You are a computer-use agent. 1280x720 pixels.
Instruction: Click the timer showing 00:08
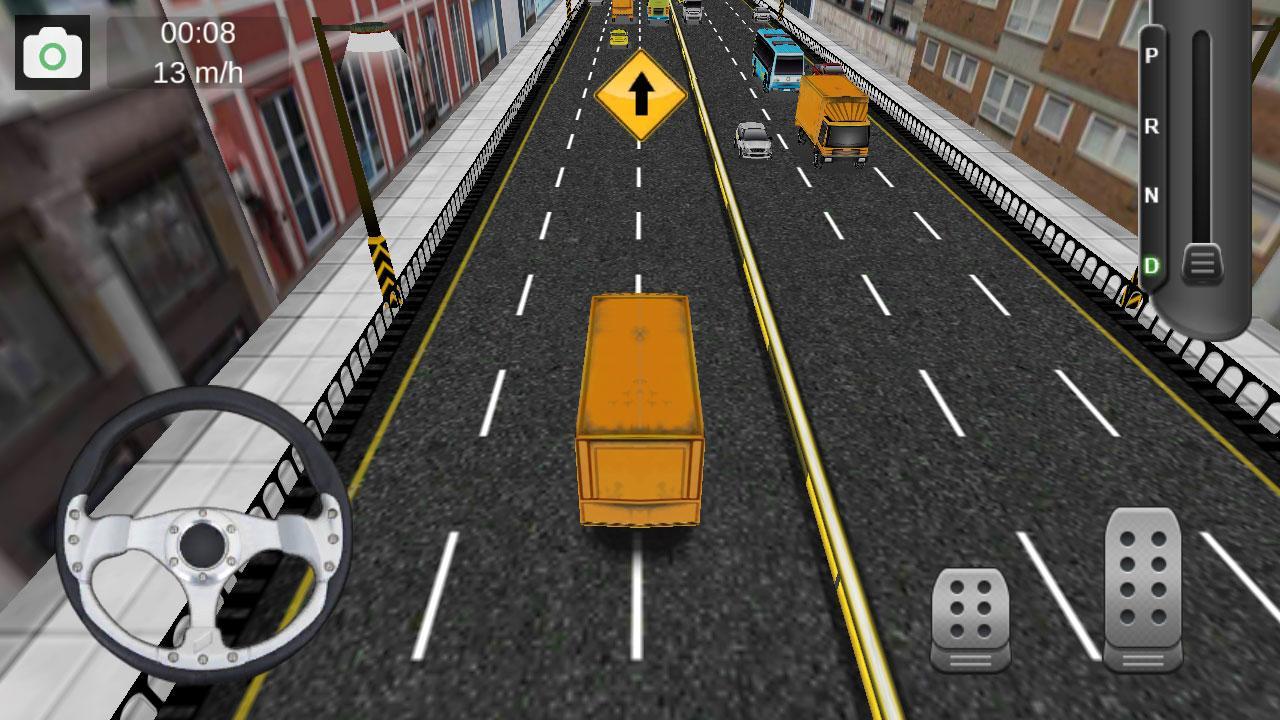pos(197,32)
